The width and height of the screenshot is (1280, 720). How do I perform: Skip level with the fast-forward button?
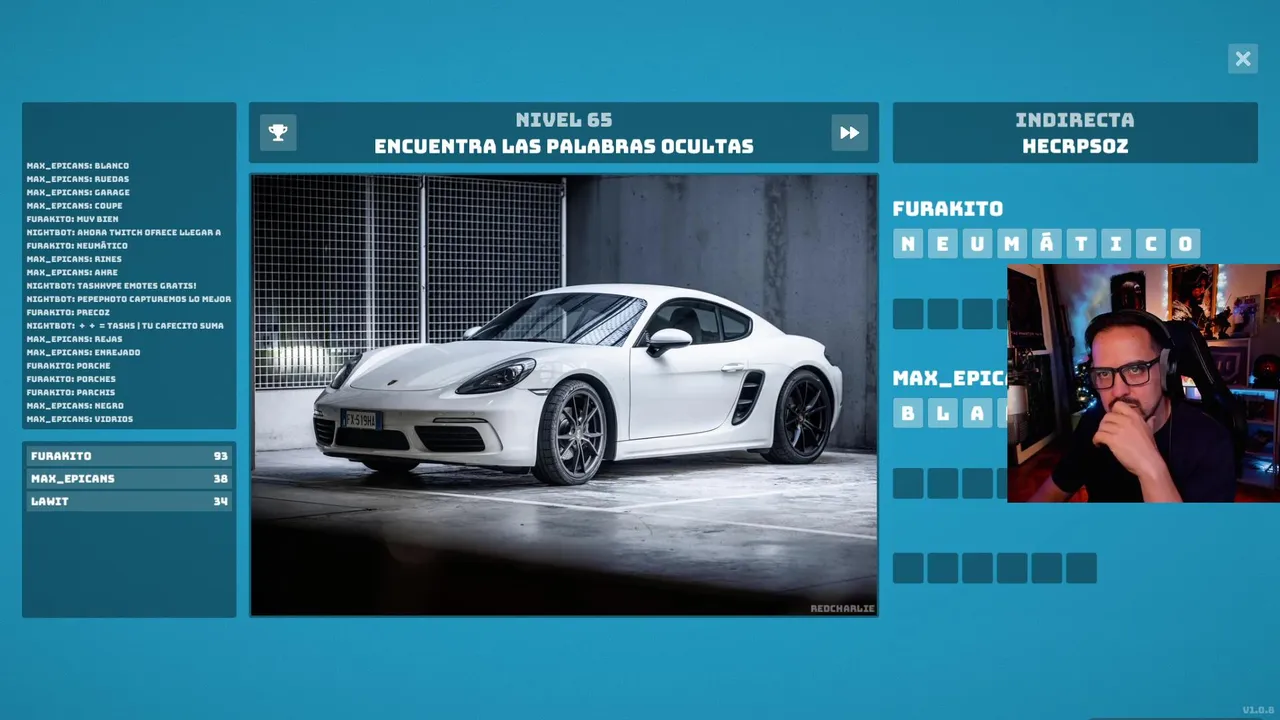[x=849, y=132]
